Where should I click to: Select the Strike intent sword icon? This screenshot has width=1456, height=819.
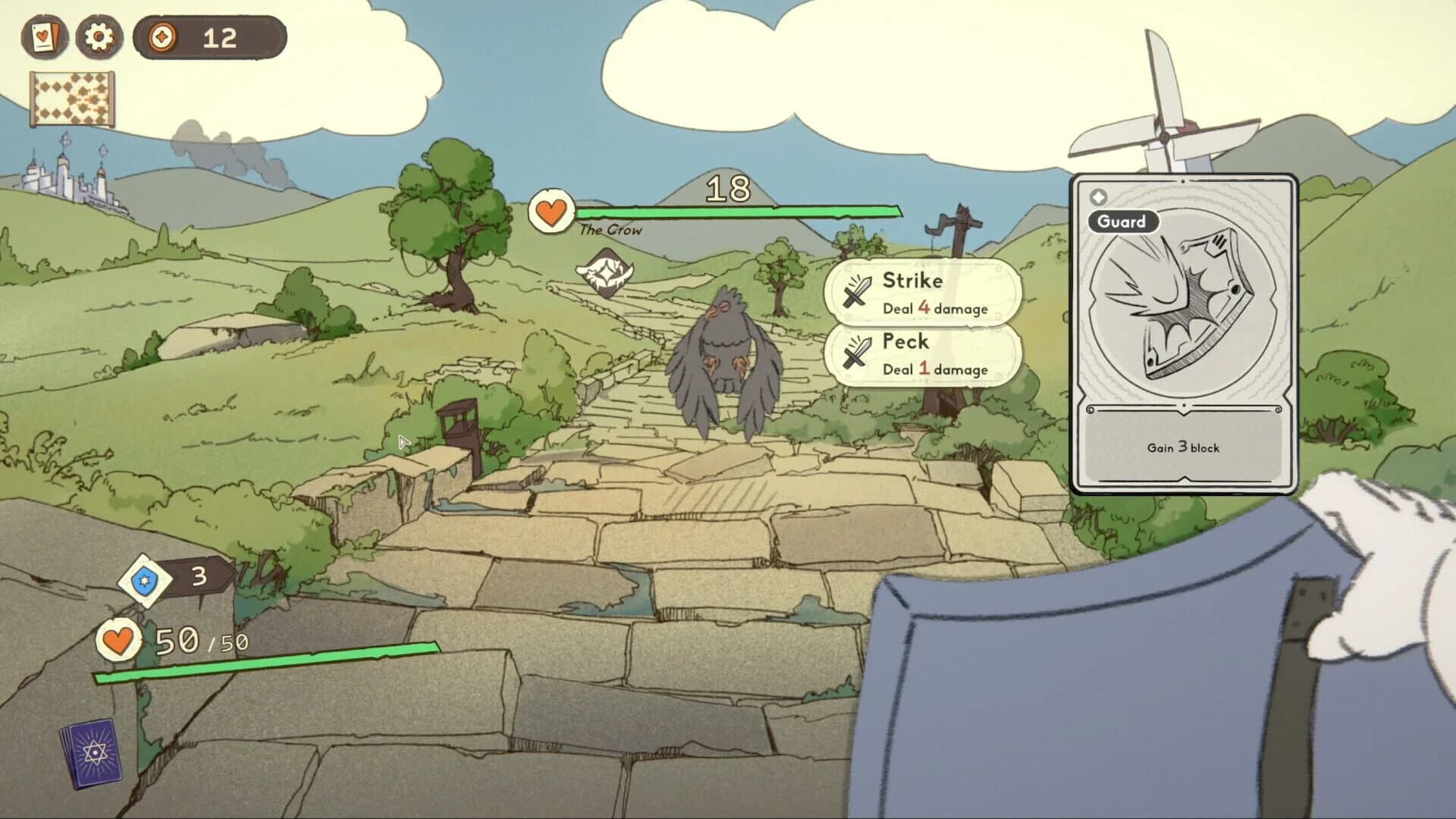857,291
